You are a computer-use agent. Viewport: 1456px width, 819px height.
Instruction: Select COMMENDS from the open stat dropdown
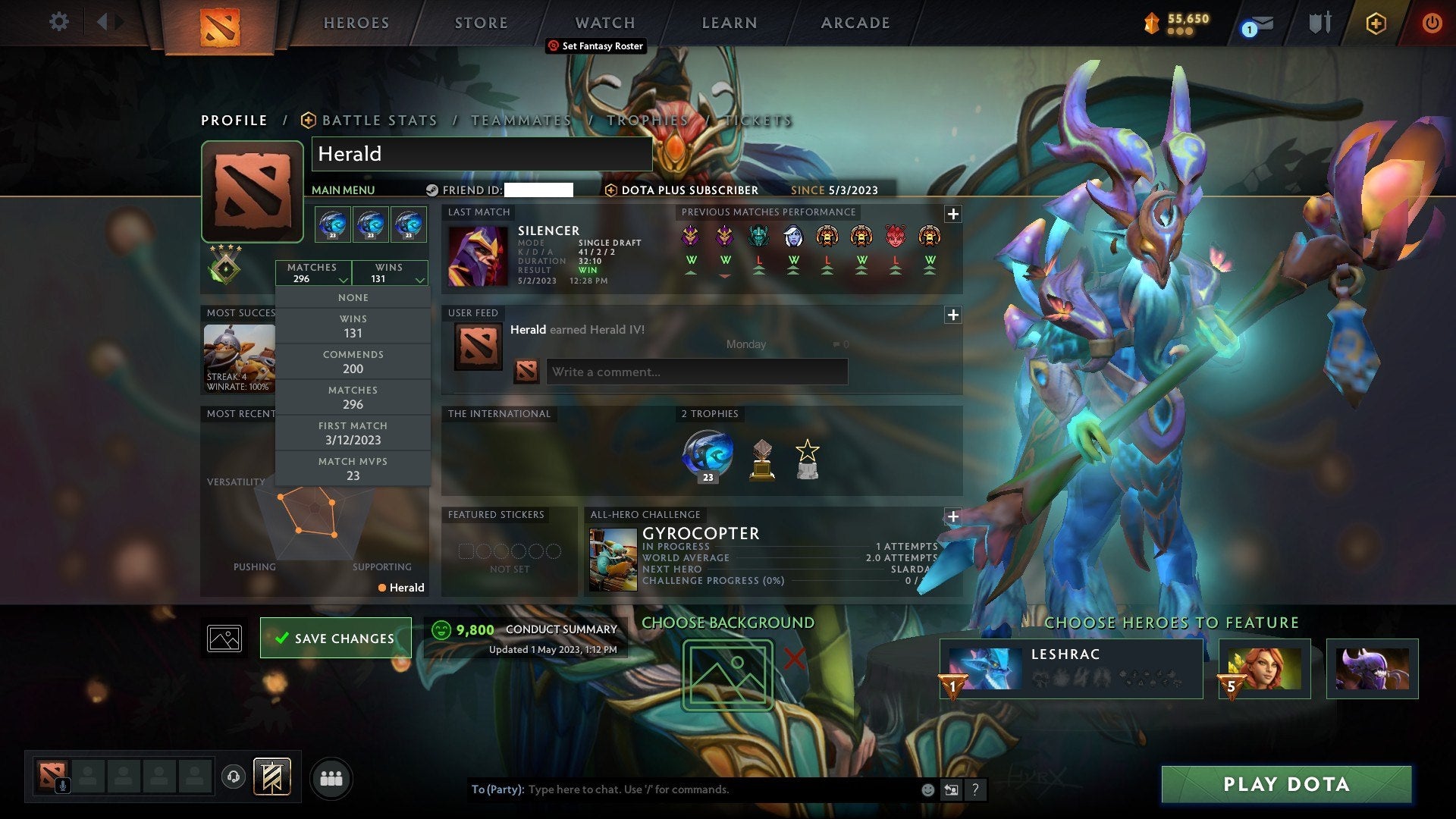click(x=353, y=362)
